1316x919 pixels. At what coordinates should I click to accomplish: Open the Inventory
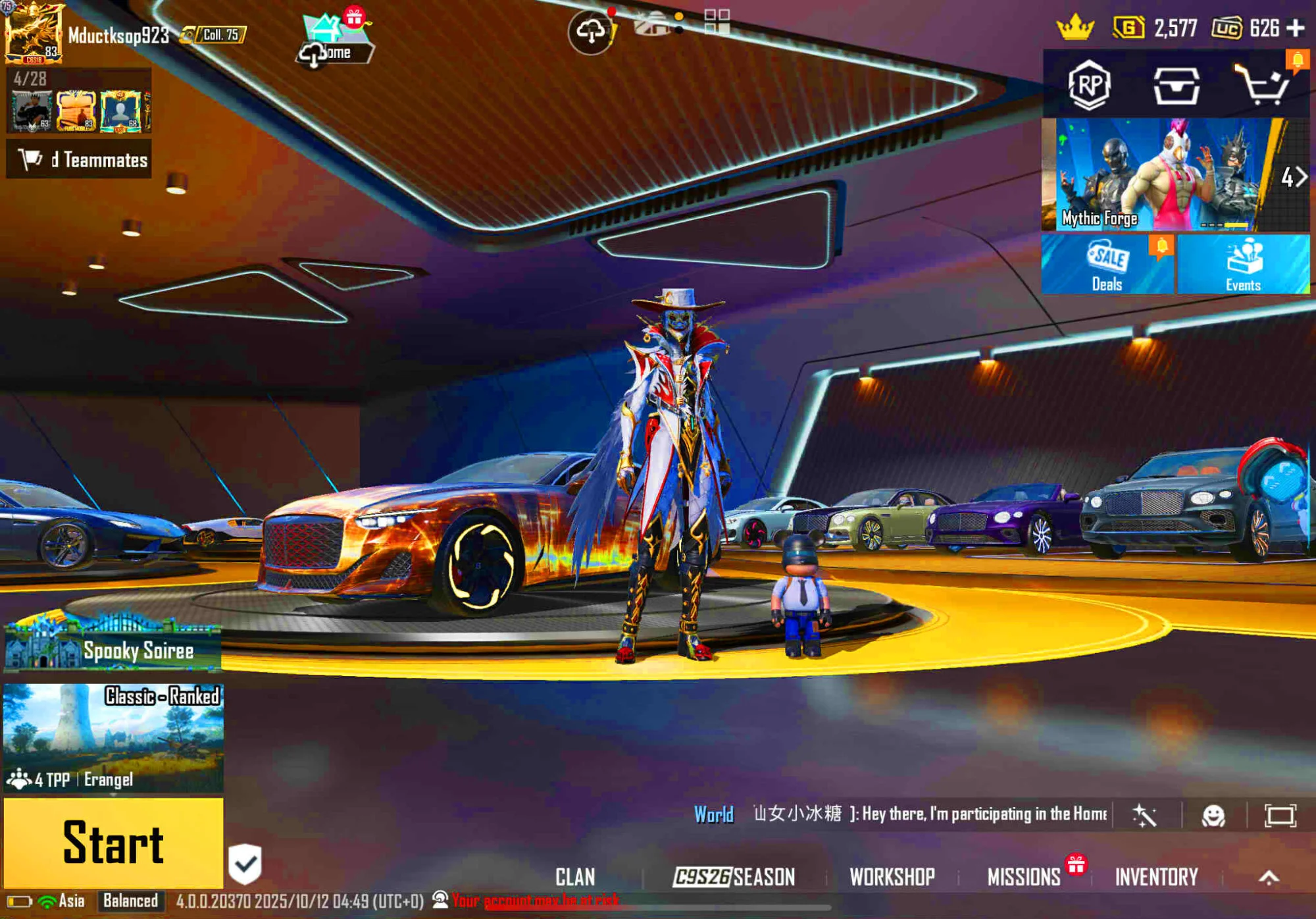click(1156, 877)
